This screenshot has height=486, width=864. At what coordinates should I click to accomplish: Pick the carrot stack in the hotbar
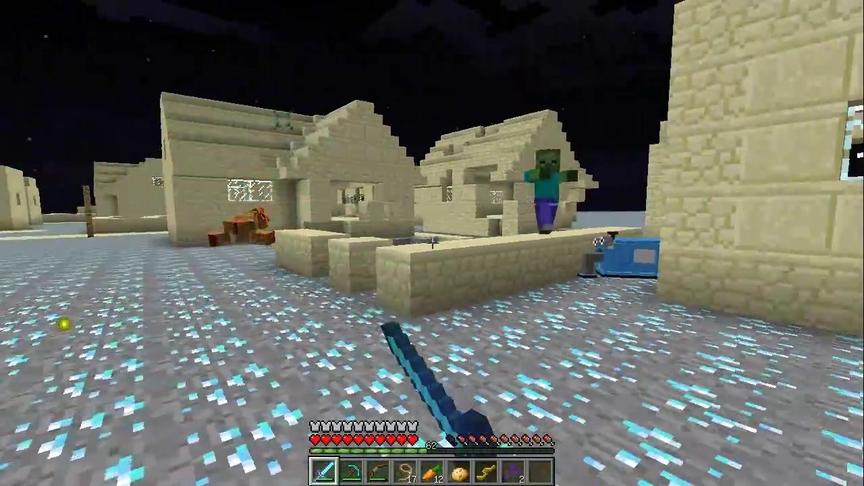pyautogui.click(x=432, y=472)
